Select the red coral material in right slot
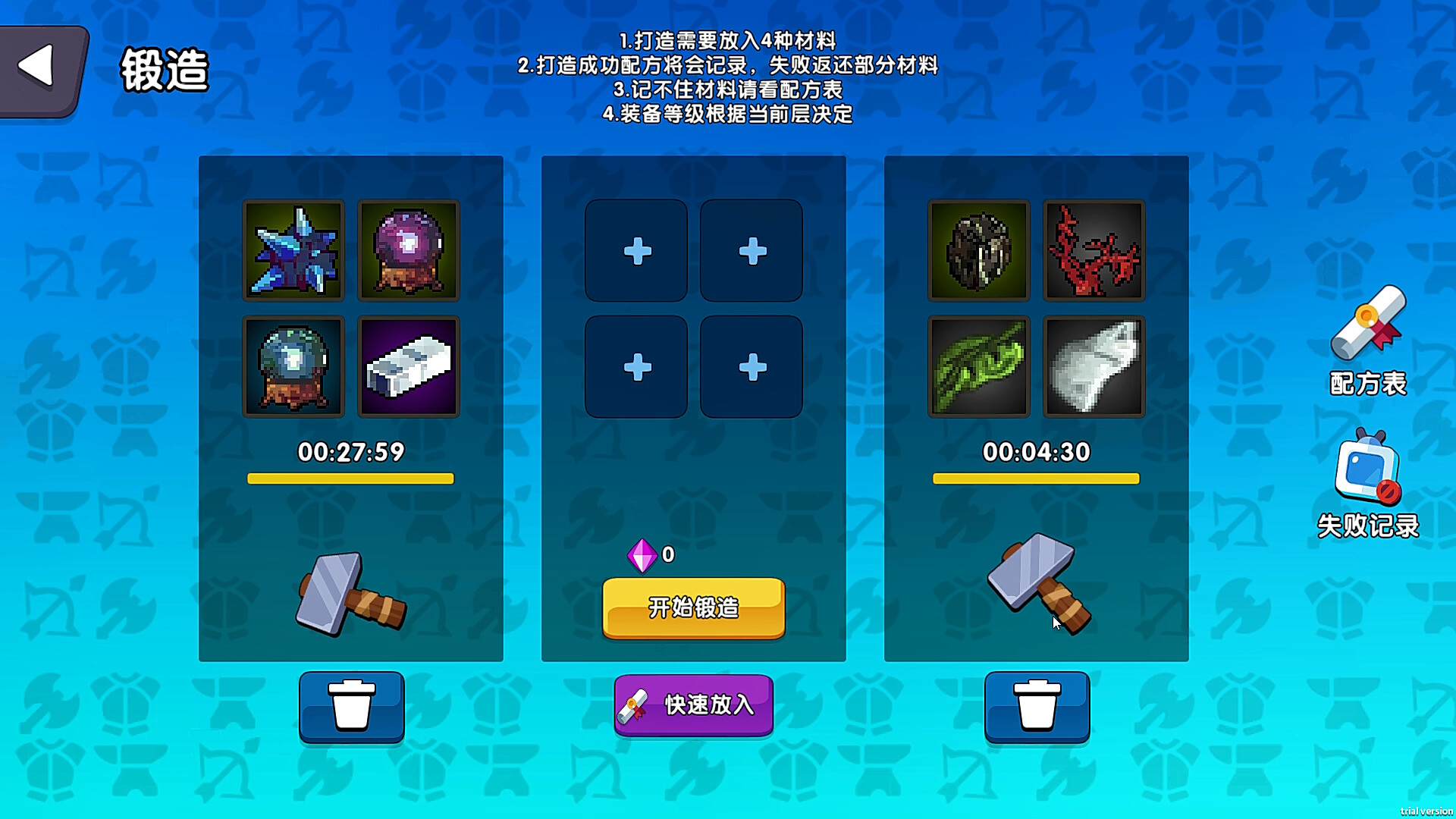Image resolution: width=1456 pixels, height=819 pixels. (1094, 250)
